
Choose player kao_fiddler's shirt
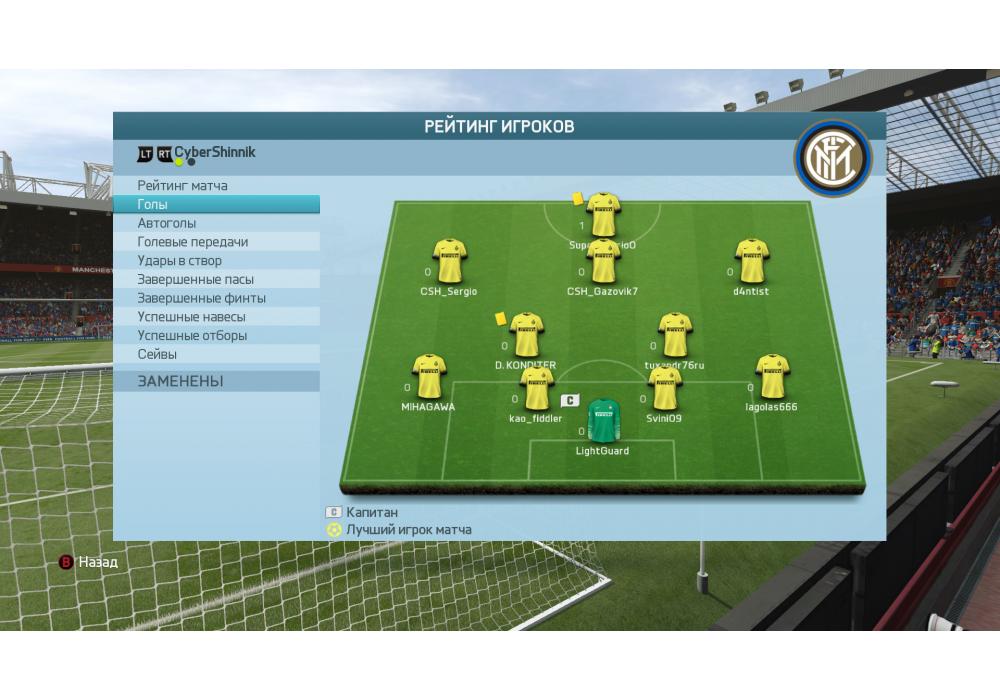click(536, 388)
